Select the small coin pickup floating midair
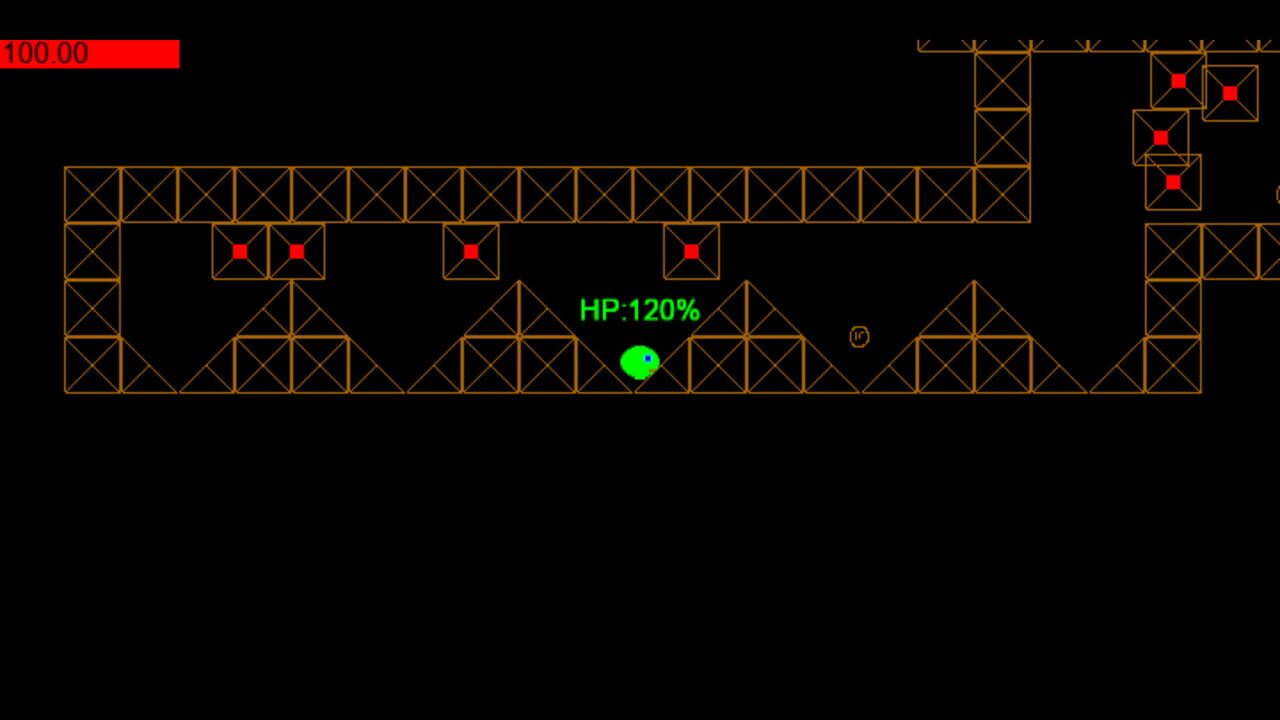The image size is (1280, 720). pos(858,337)
